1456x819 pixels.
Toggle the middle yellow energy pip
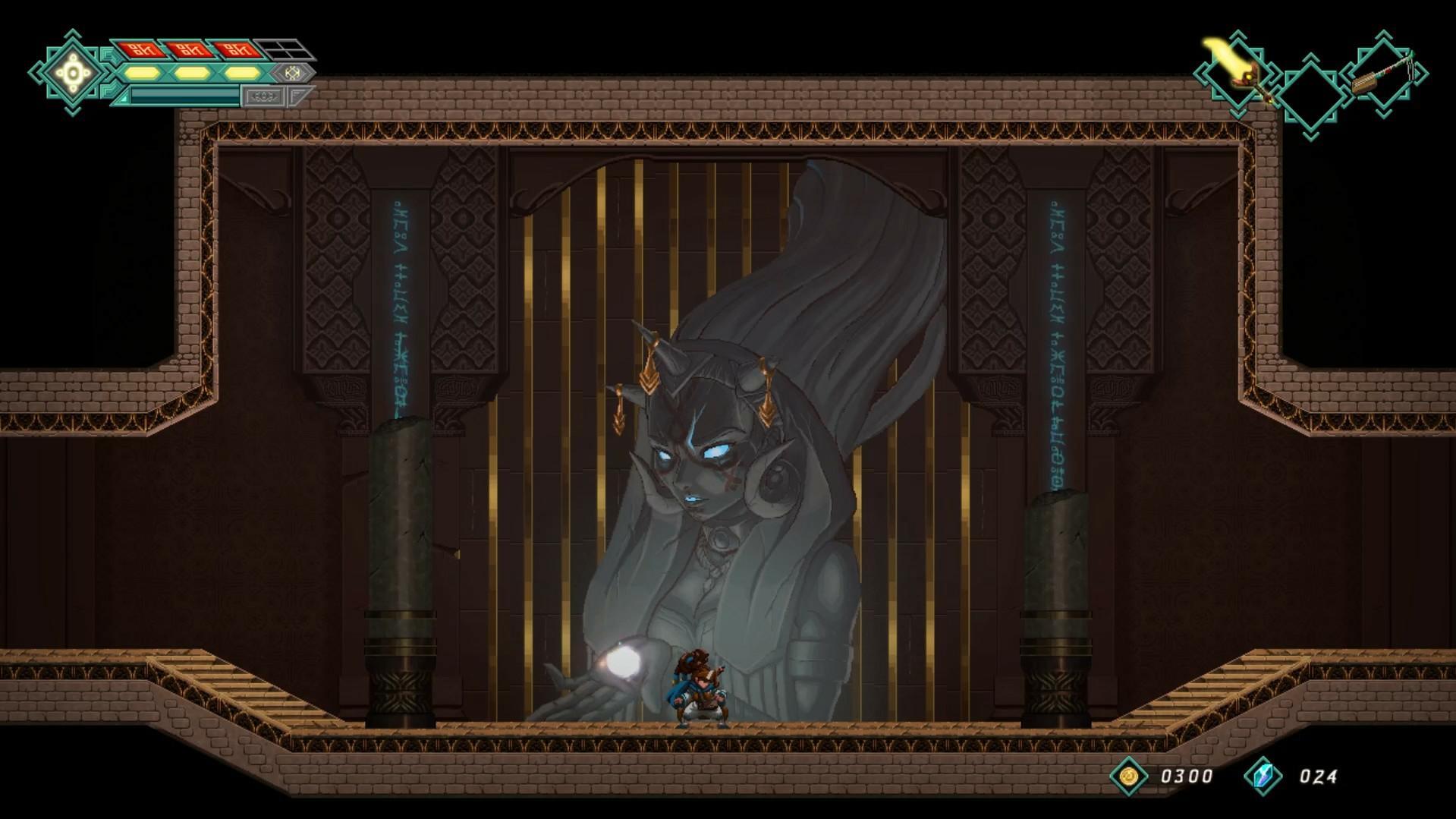coord(192,73)
